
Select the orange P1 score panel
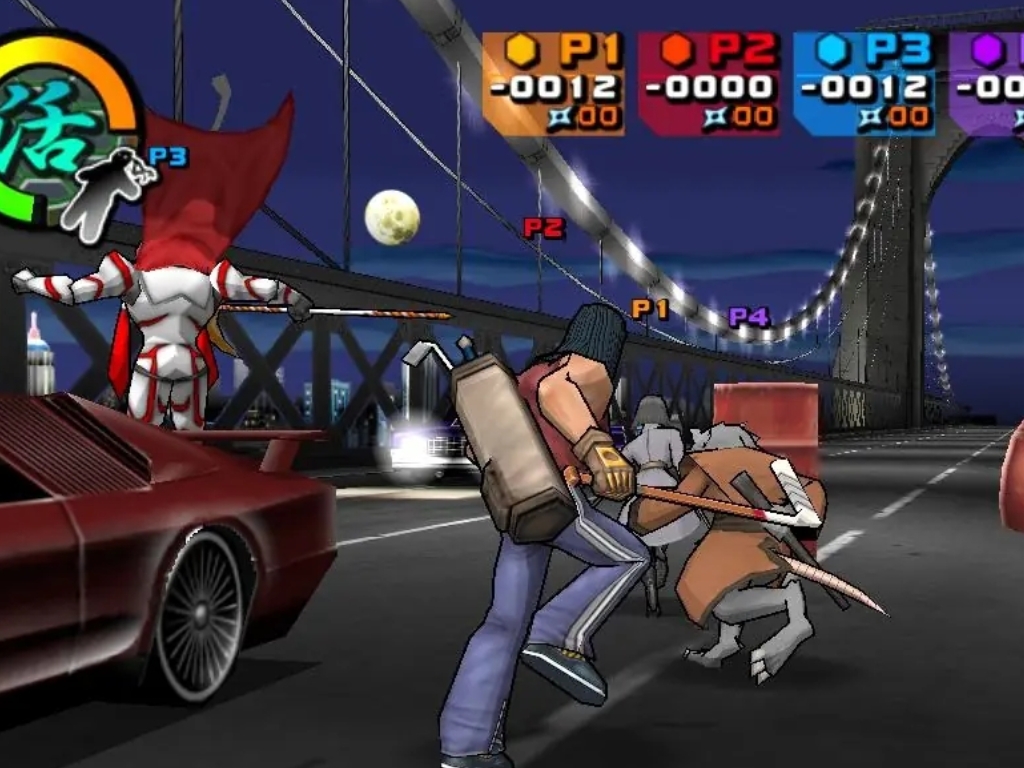(x=553, y=84)
